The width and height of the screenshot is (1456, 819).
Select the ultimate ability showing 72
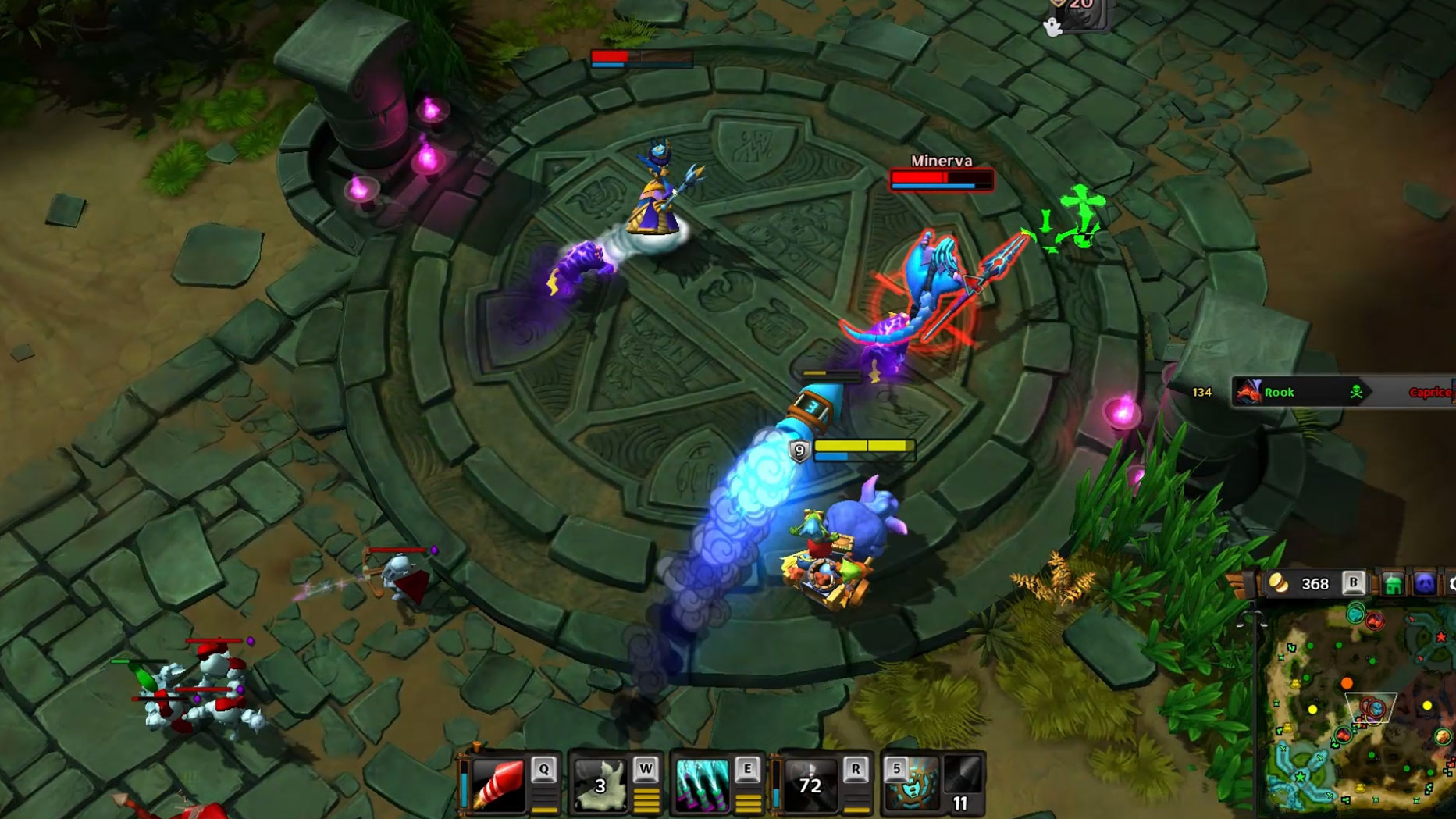[809, 785]
